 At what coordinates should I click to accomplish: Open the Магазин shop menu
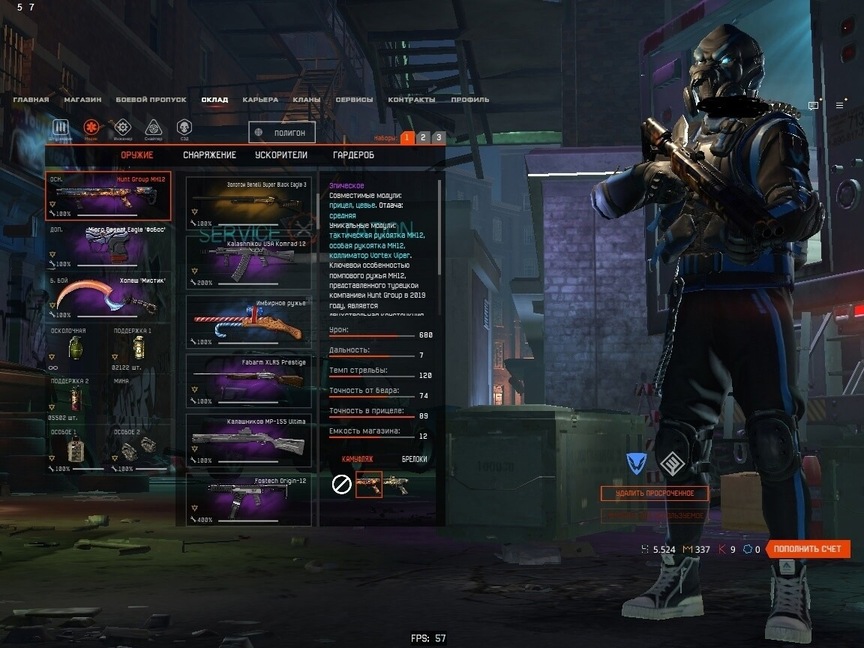click(82, 100)
